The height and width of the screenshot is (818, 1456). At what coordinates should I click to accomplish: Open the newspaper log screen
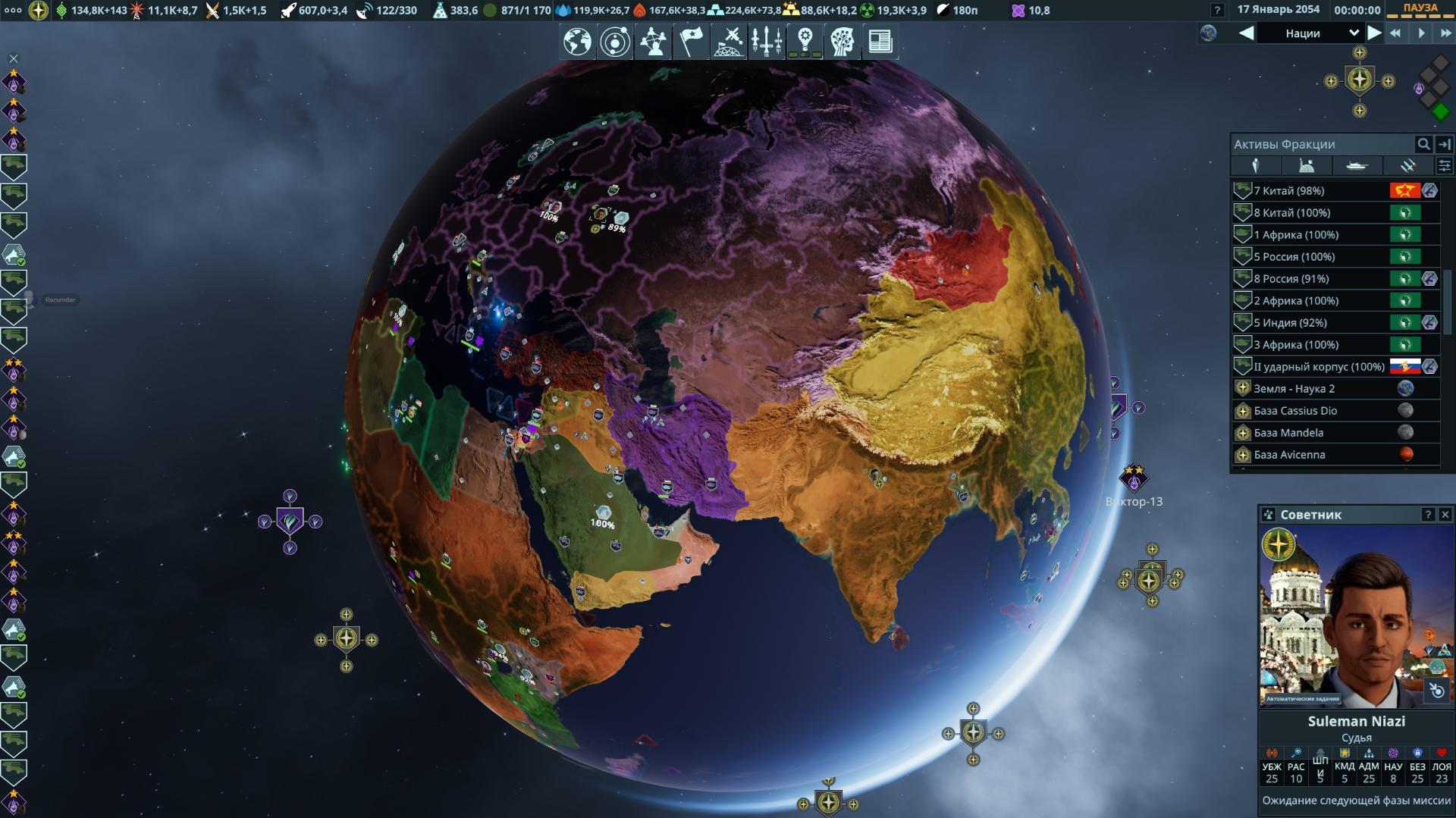880,42
